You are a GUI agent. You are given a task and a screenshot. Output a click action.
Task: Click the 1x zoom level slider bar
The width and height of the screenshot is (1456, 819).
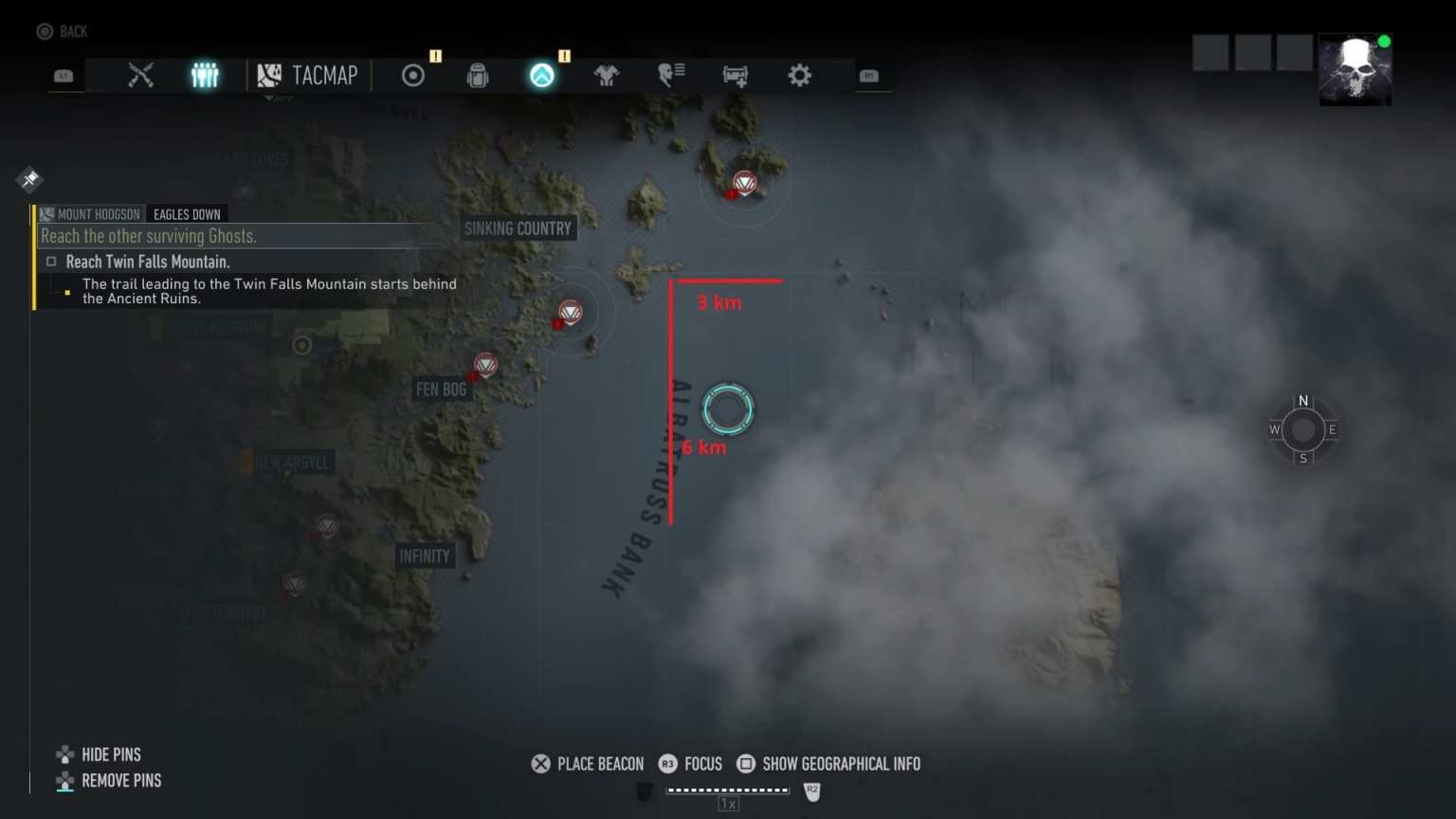click(x=728, y=790)
